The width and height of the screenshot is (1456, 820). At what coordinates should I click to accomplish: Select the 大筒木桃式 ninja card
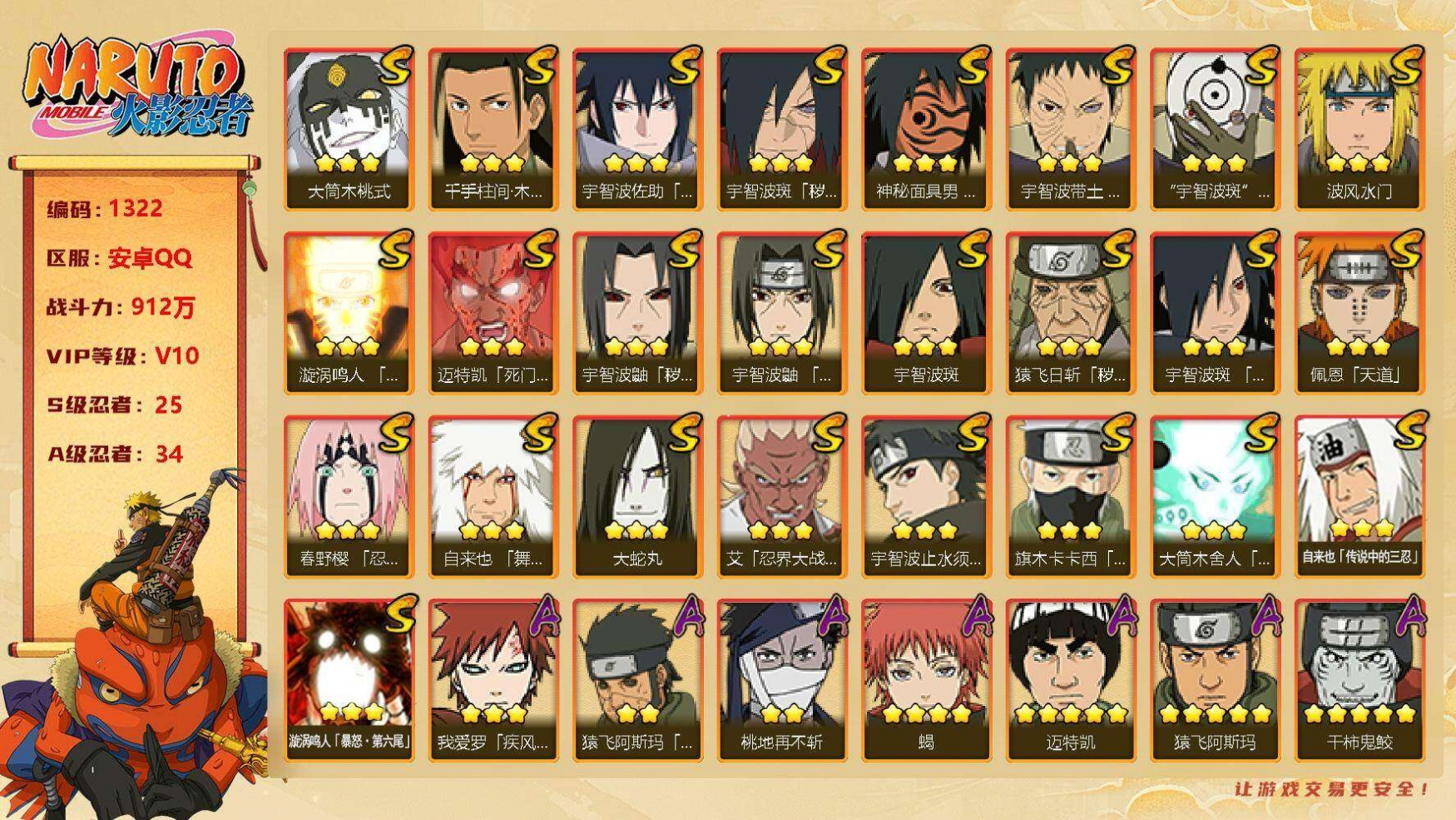349,127
